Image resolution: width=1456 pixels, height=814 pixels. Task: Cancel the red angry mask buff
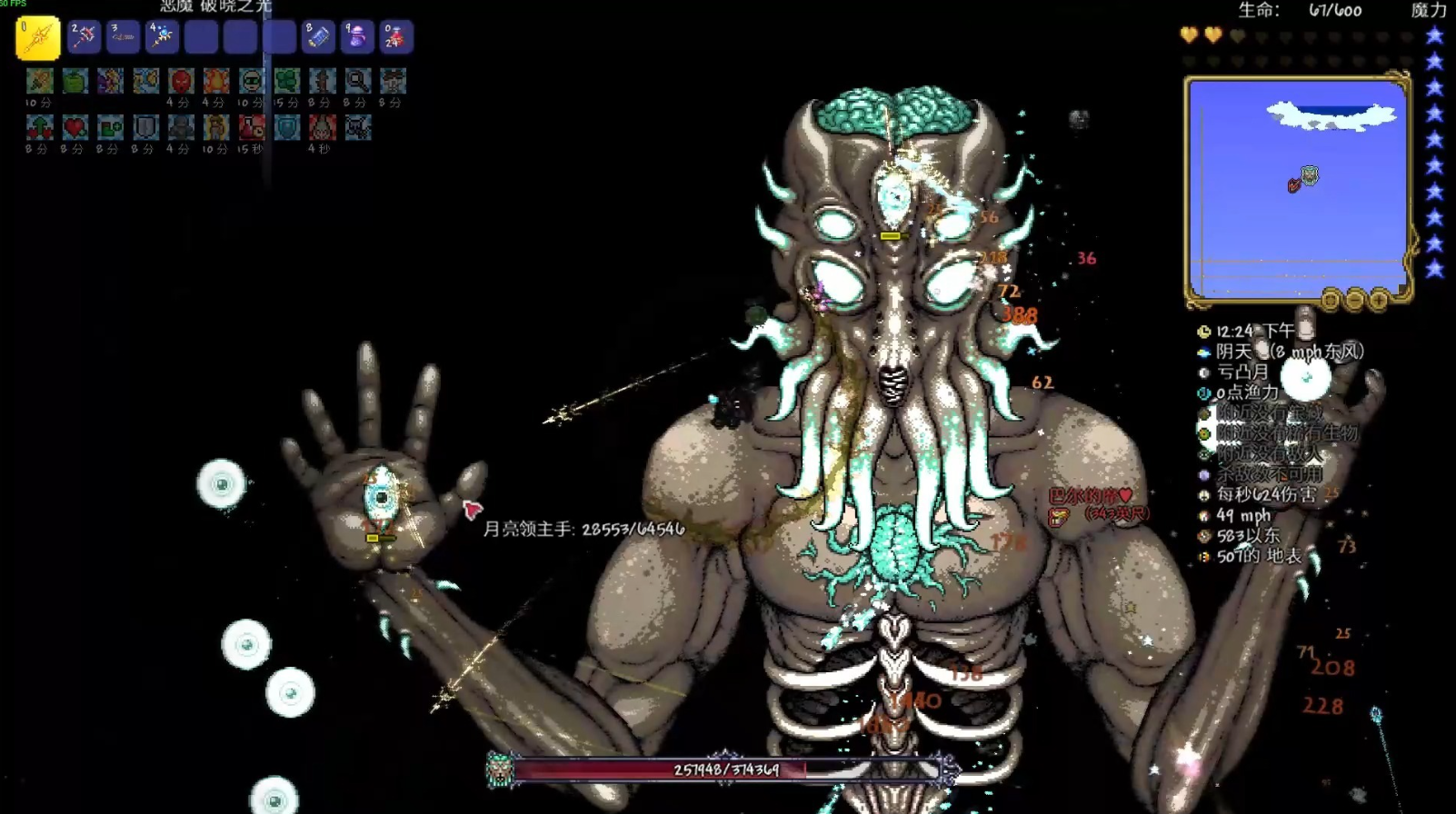coord(181,82)
